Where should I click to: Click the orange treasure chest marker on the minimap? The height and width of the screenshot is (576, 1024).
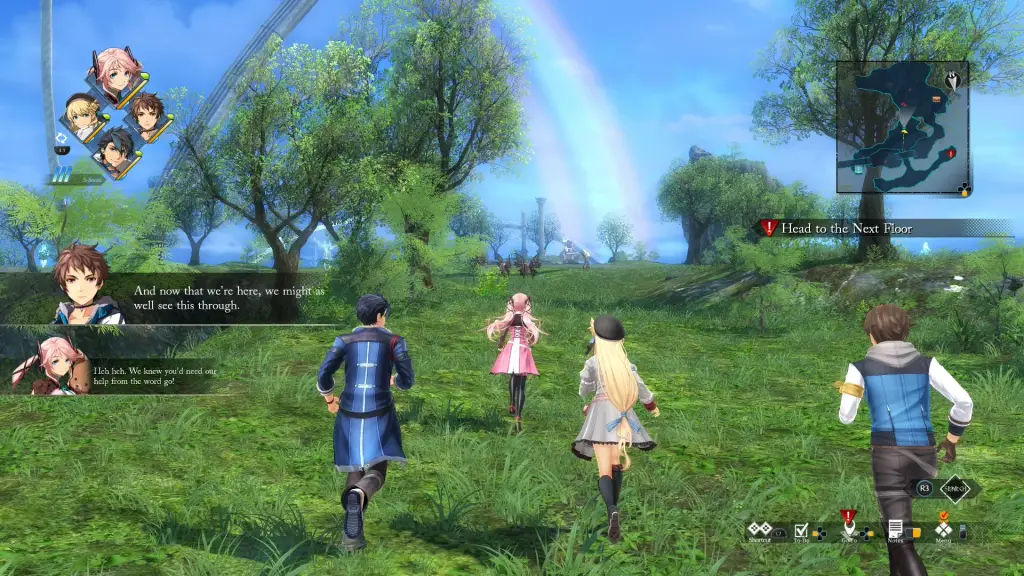[937, 98]
